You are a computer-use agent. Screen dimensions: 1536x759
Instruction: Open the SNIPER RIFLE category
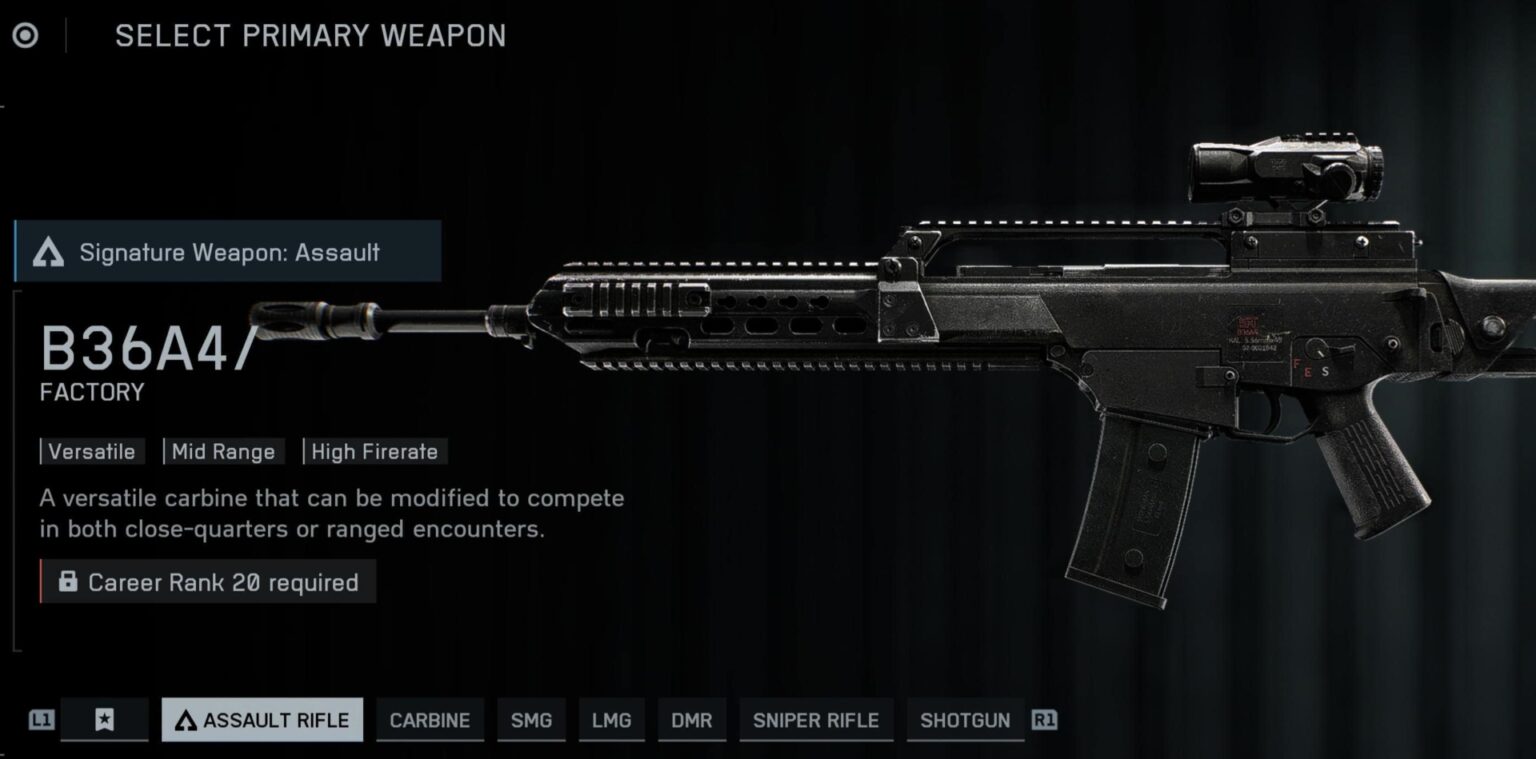pyautogui.click(x=816, y=720)
